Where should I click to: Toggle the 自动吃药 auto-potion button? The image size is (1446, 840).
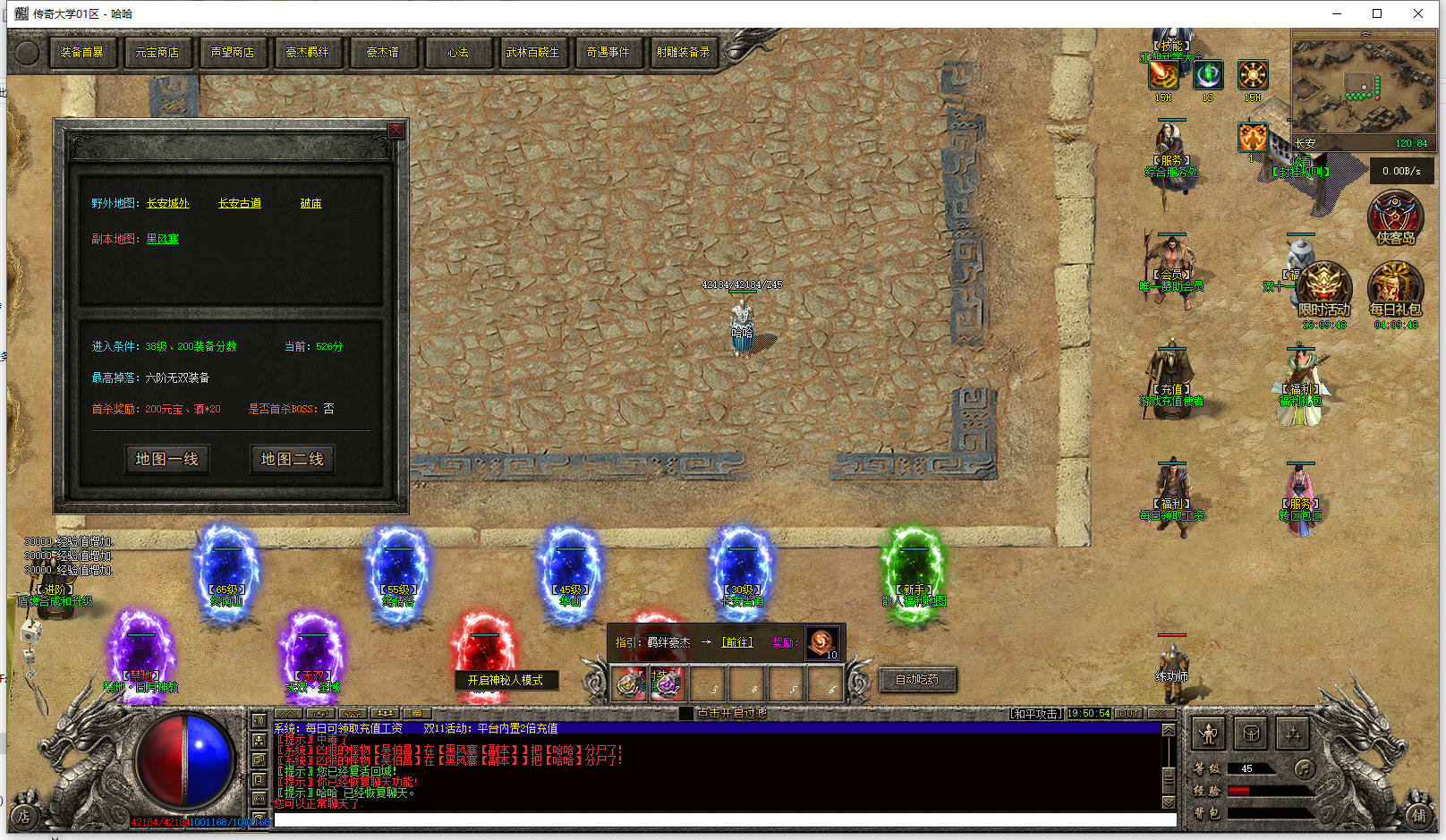pyautogui.click(x=917, y=680)
